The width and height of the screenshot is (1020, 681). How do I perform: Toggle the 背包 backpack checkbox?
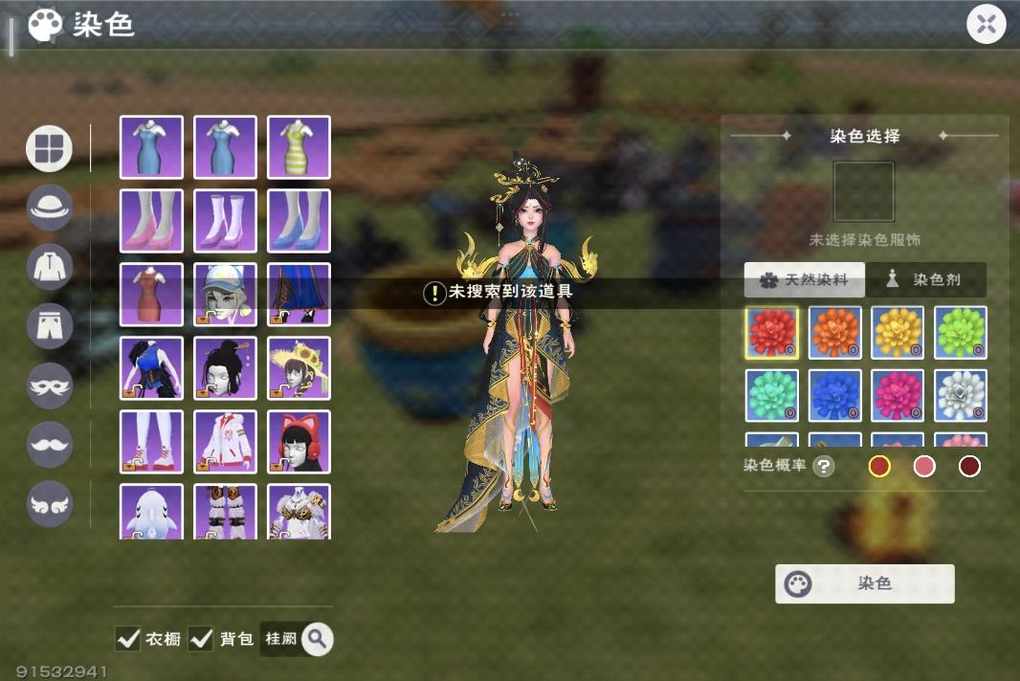coord(201,638)
